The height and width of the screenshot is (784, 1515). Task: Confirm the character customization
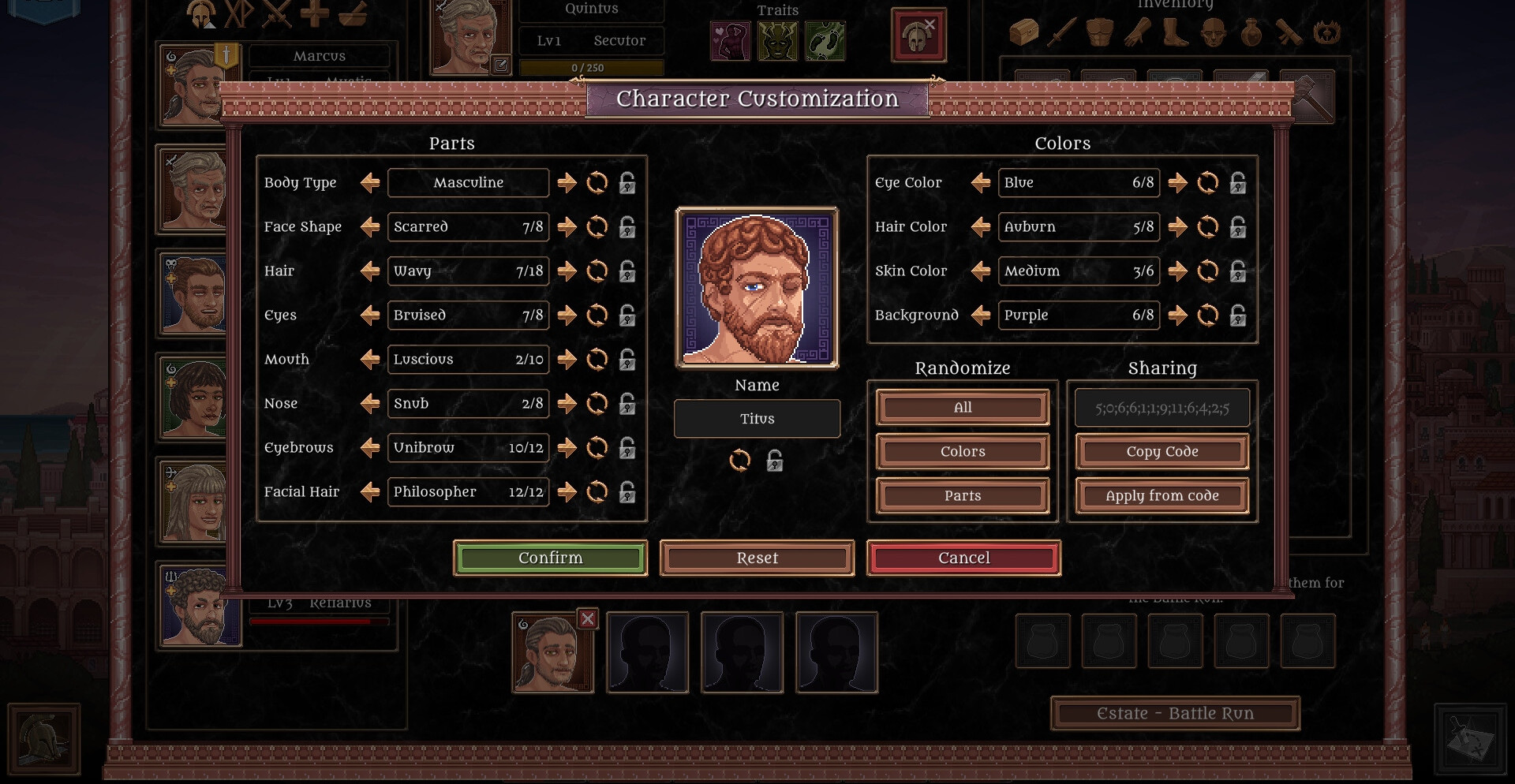pyautogui.click(x=550, y=558)
